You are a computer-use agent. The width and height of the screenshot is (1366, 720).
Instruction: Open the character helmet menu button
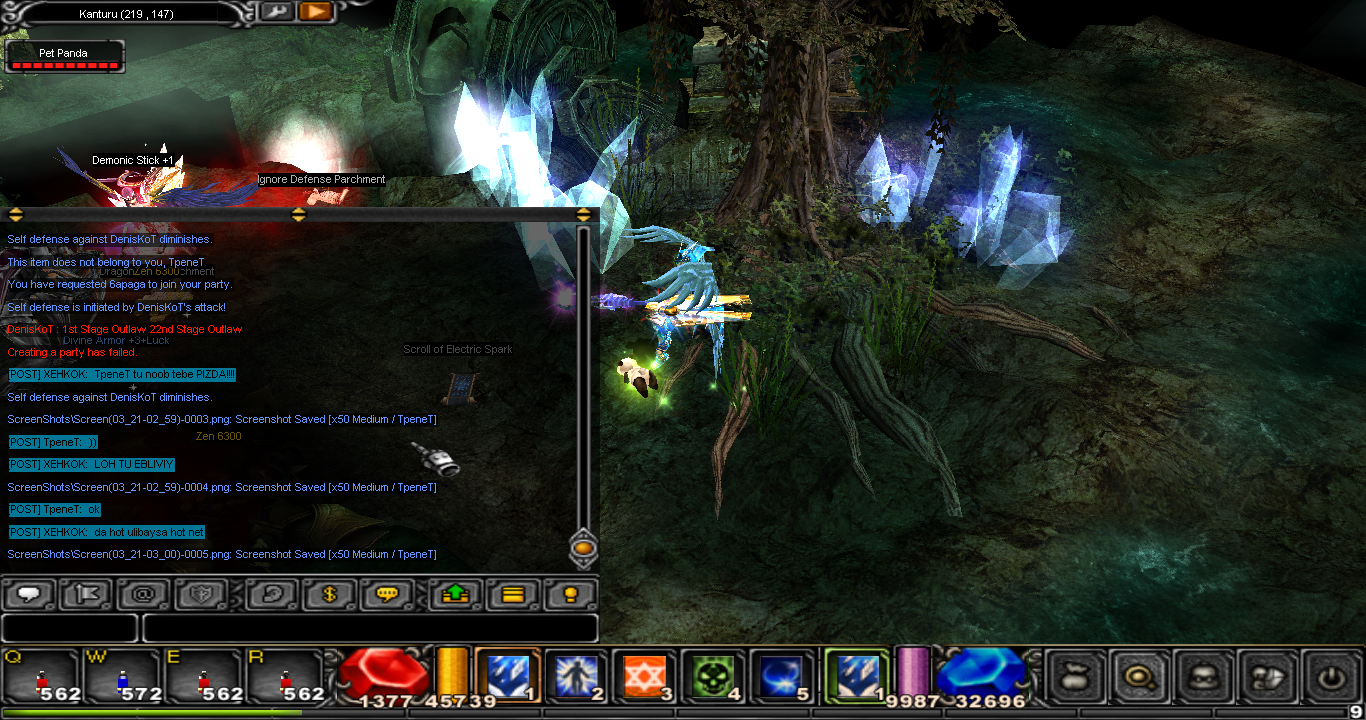1201,677
